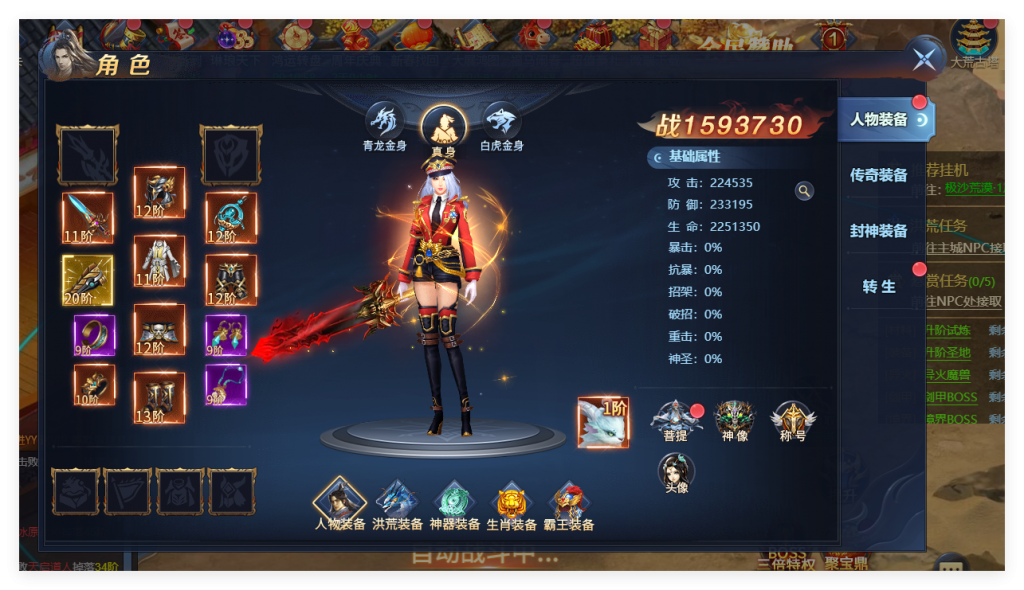1024x590 pixels.
Task: Switch to 青龙金身 form
Action: [x=385, y=122]
